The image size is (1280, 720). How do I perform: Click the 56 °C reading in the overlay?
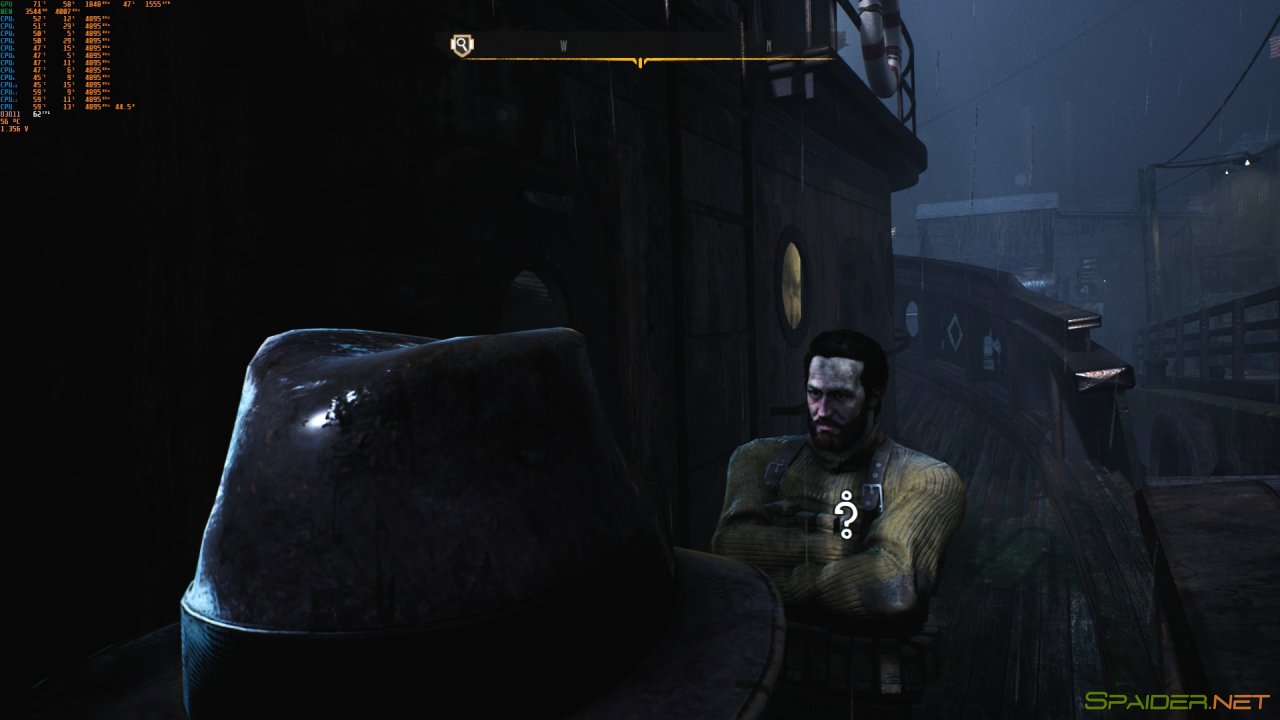(x=8, y=120)
